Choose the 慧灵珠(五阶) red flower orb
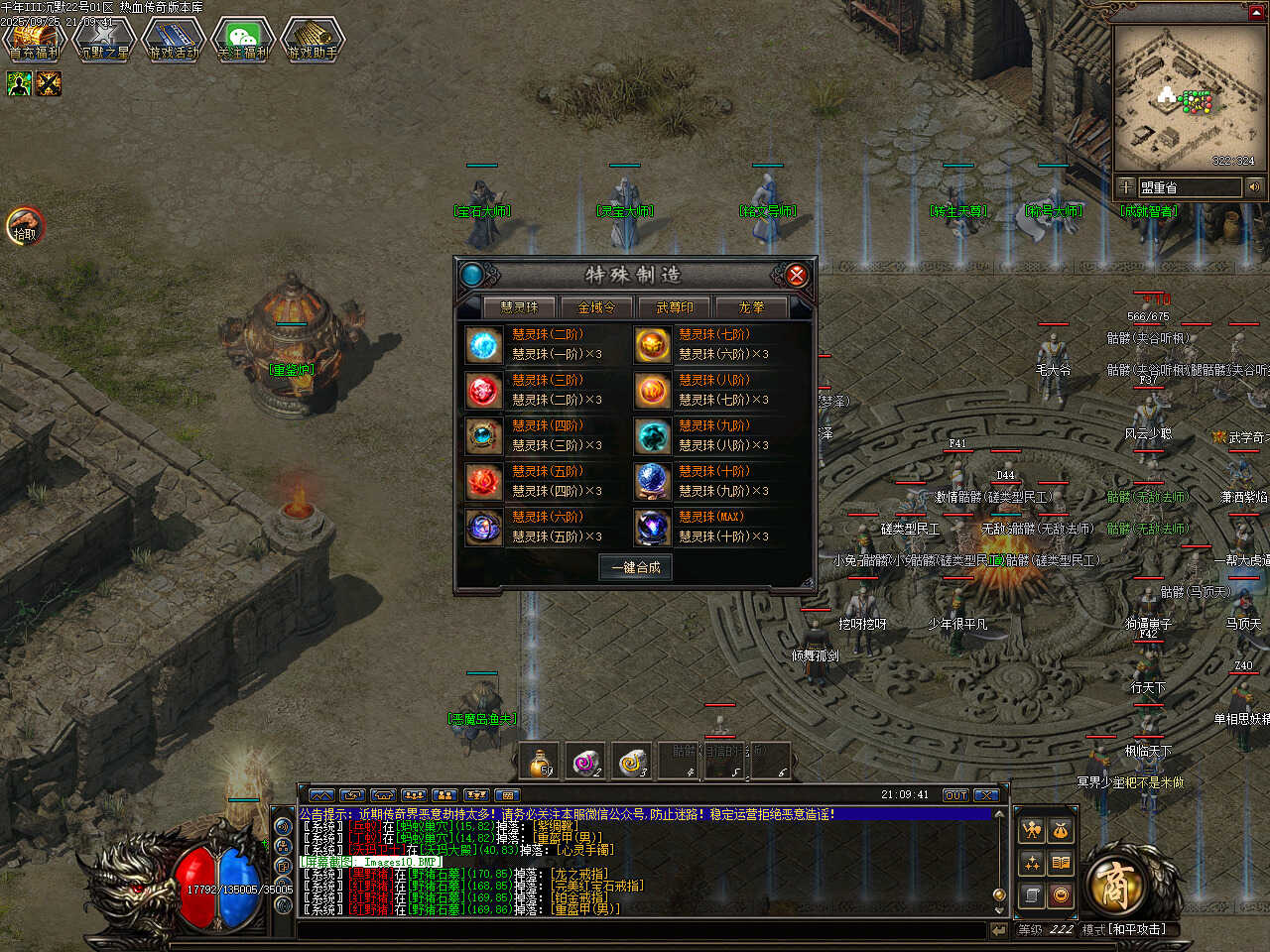1270x952 pixels. (484, 482)
